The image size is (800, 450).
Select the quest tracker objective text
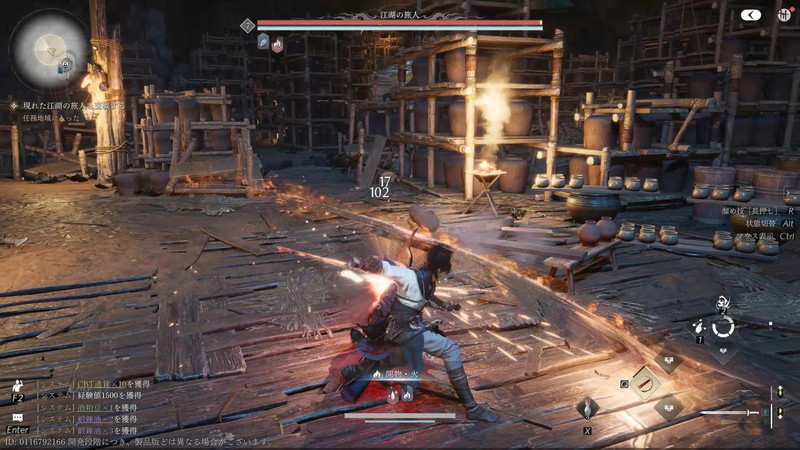pyautogui.click(x=70, y=105)
